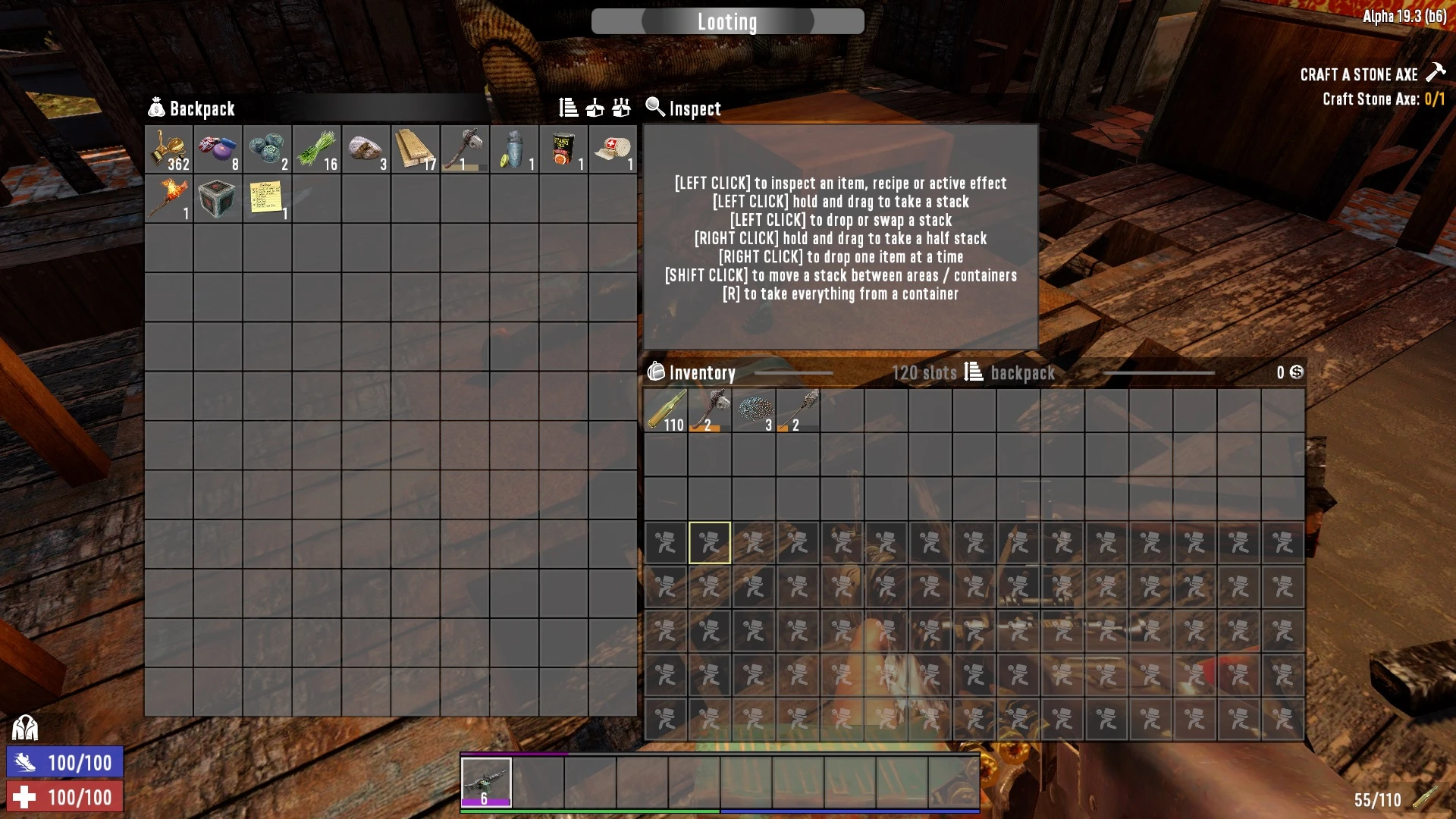Sort the loot Backpack container
1456x819 pixels.
569,108
